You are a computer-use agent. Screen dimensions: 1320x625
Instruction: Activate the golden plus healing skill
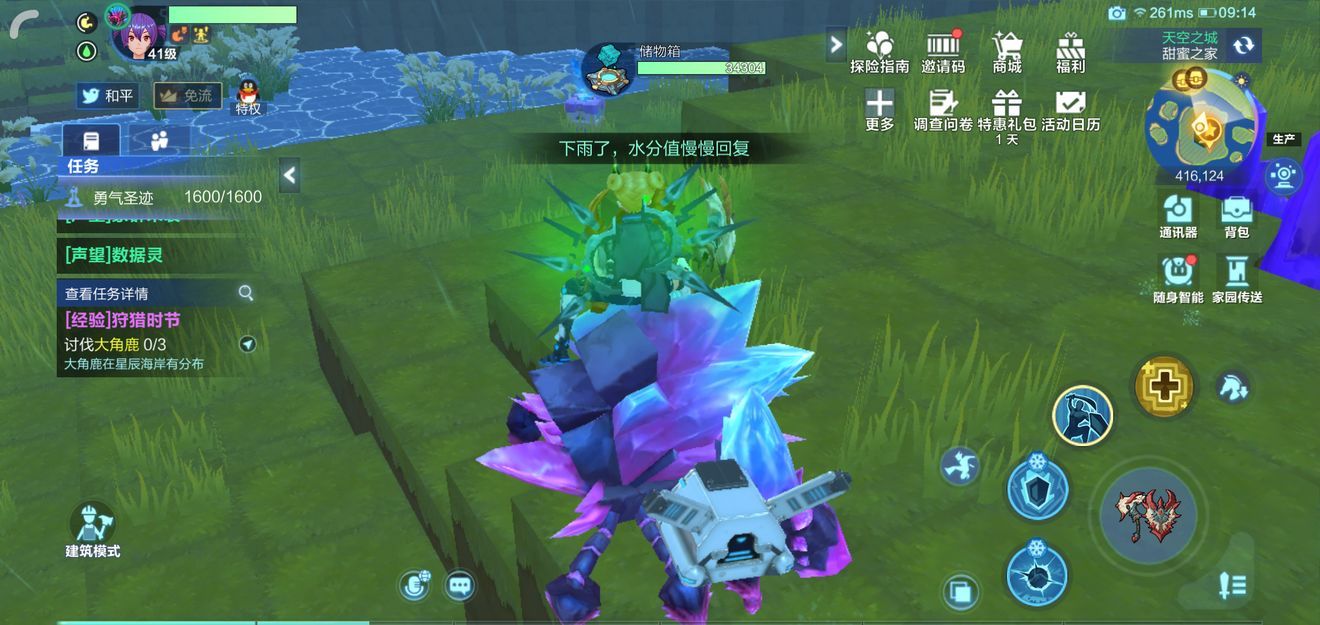tap(1164, 385)
